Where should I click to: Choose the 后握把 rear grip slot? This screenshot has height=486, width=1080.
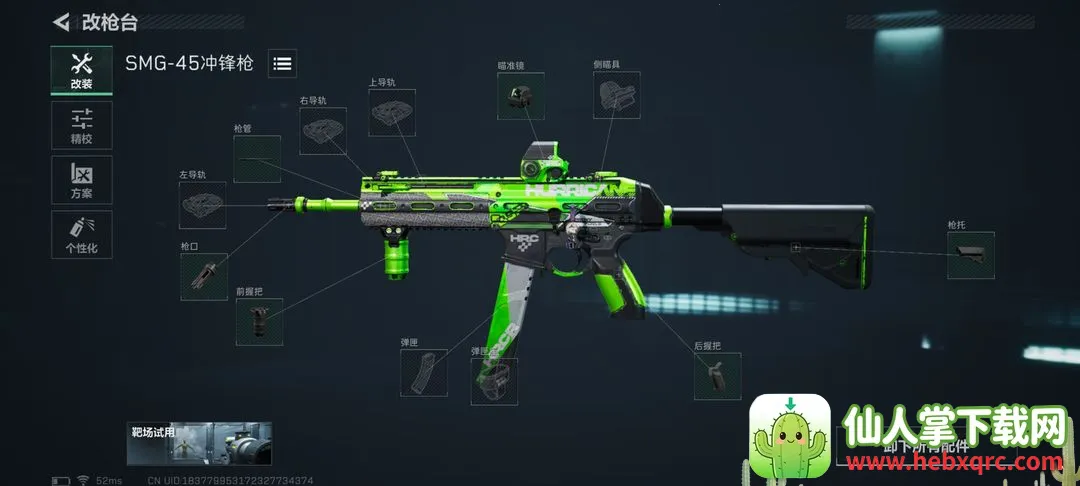[717, 376]
